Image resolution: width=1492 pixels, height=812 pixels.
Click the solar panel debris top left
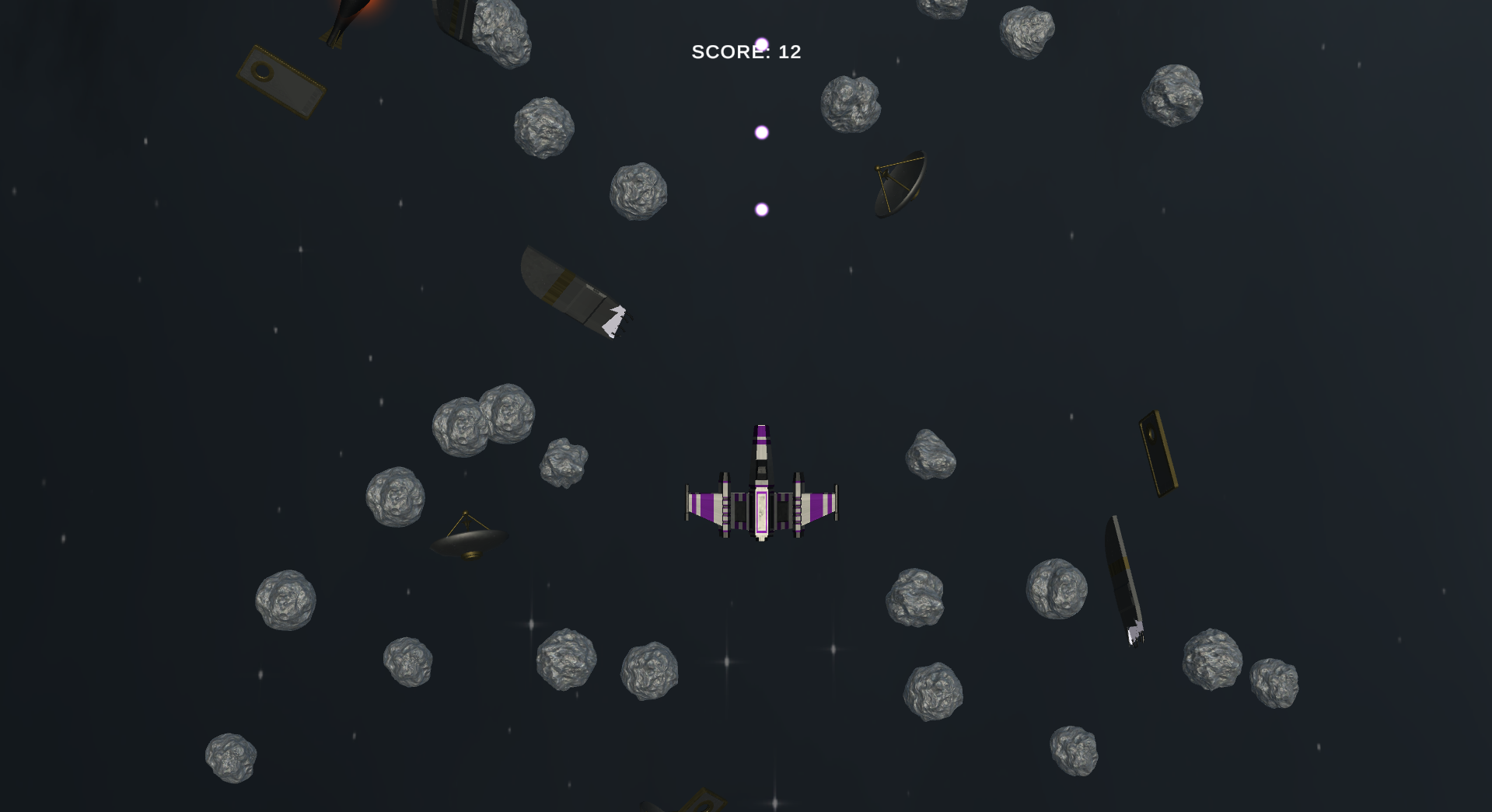pos(280,82)
